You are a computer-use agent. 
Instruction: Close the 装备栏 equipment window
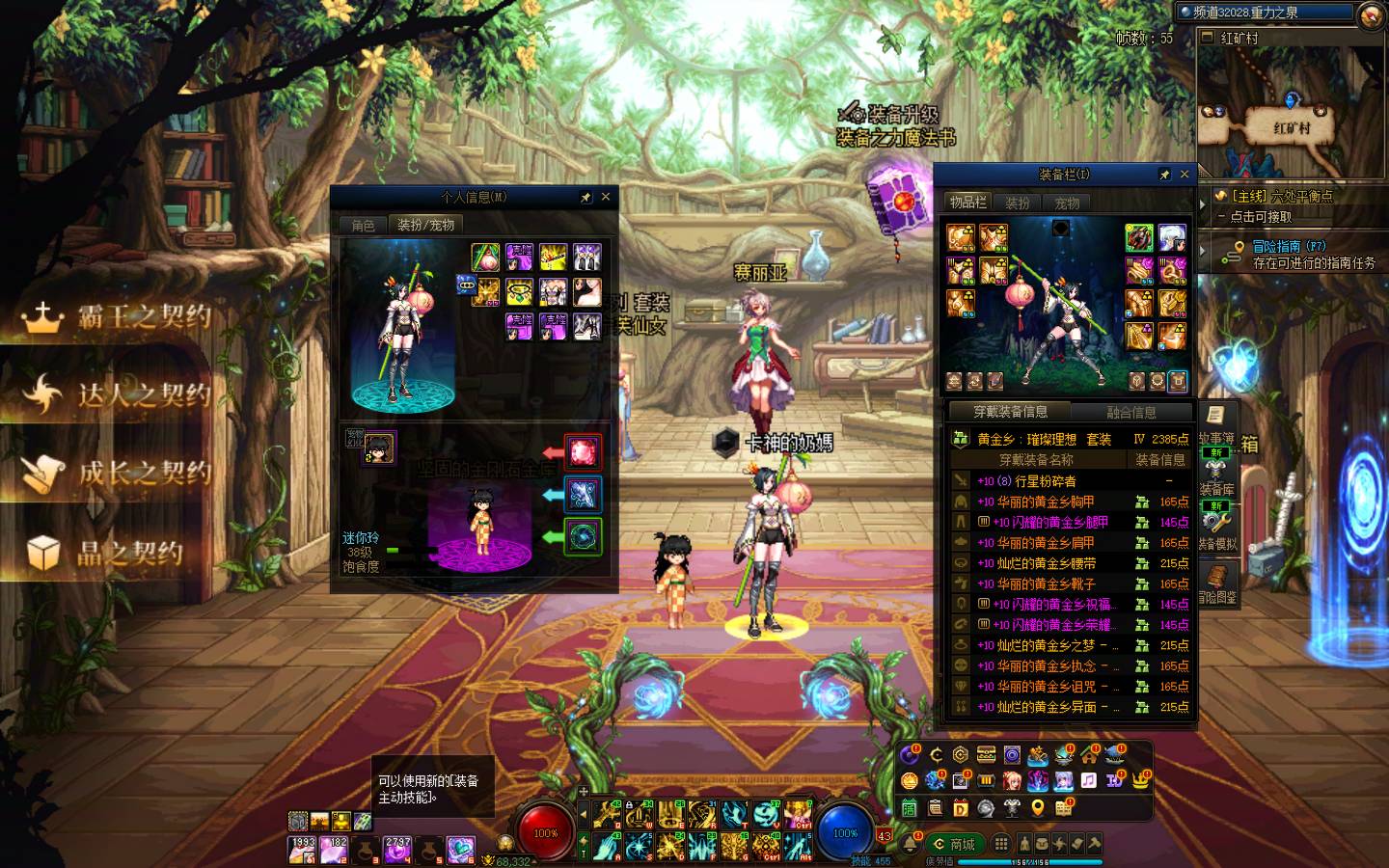[x=1185, y=175]
